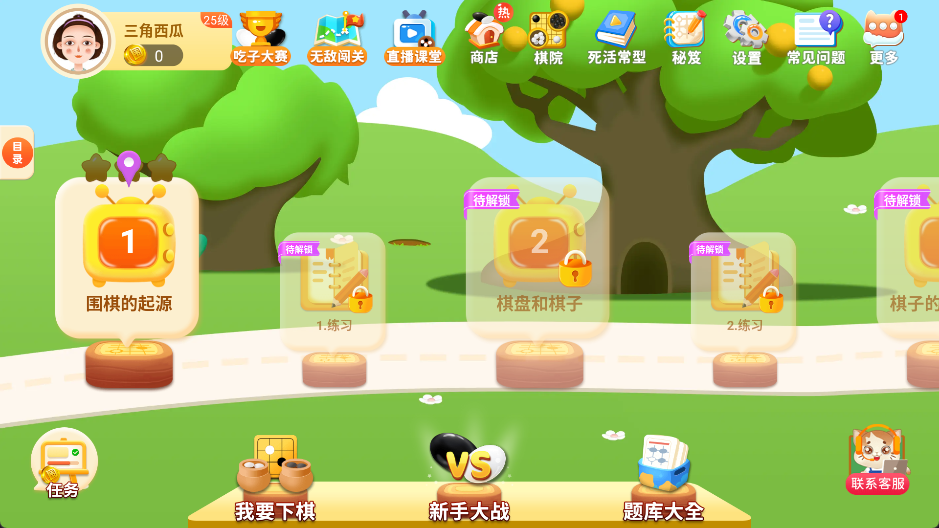
Task: Open the 直播课堂 live classroom
Action: (414, 38)
